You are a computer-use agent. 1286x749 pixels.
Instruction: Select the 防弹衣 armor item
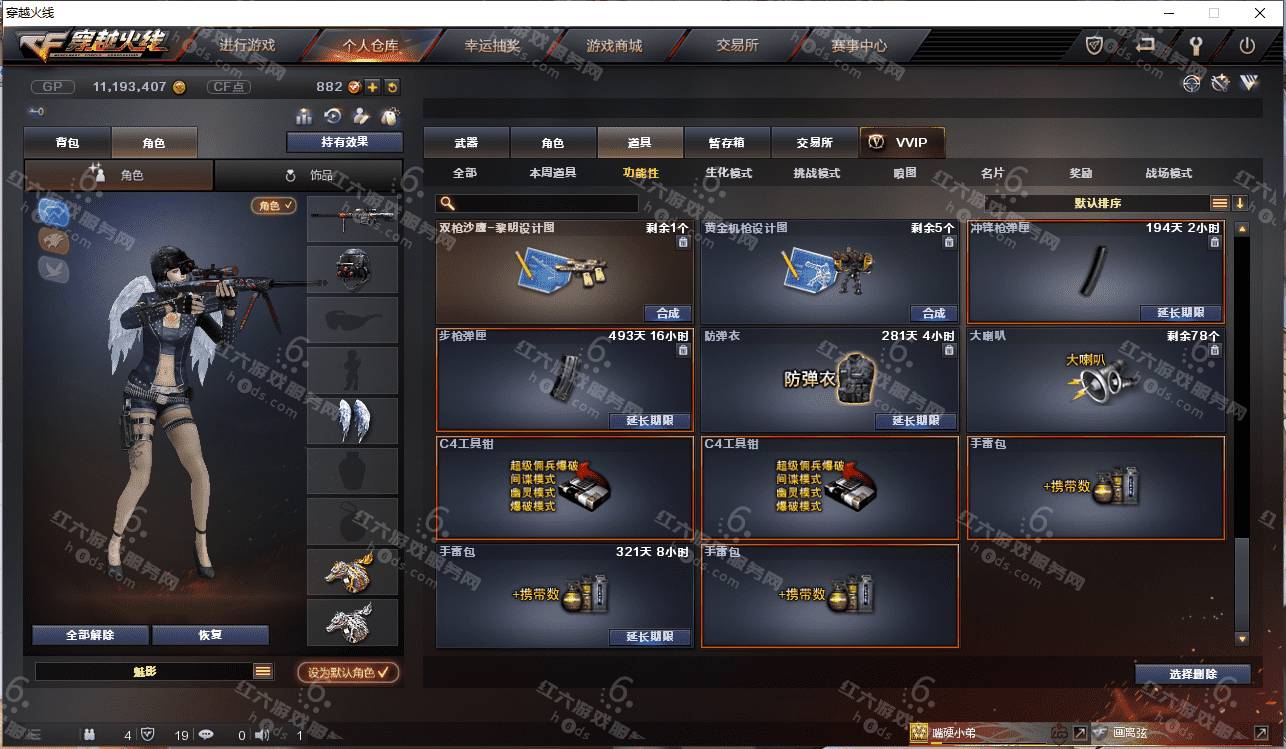(x=829, y=380)
